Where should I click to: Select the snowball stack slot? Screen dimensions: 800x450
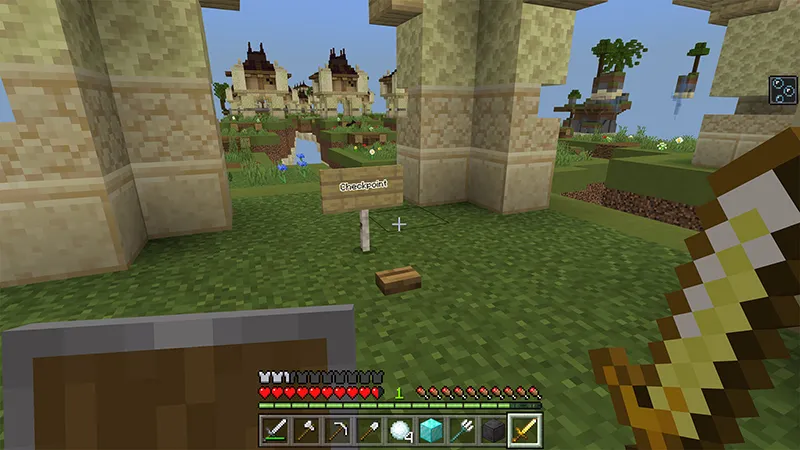400,430
